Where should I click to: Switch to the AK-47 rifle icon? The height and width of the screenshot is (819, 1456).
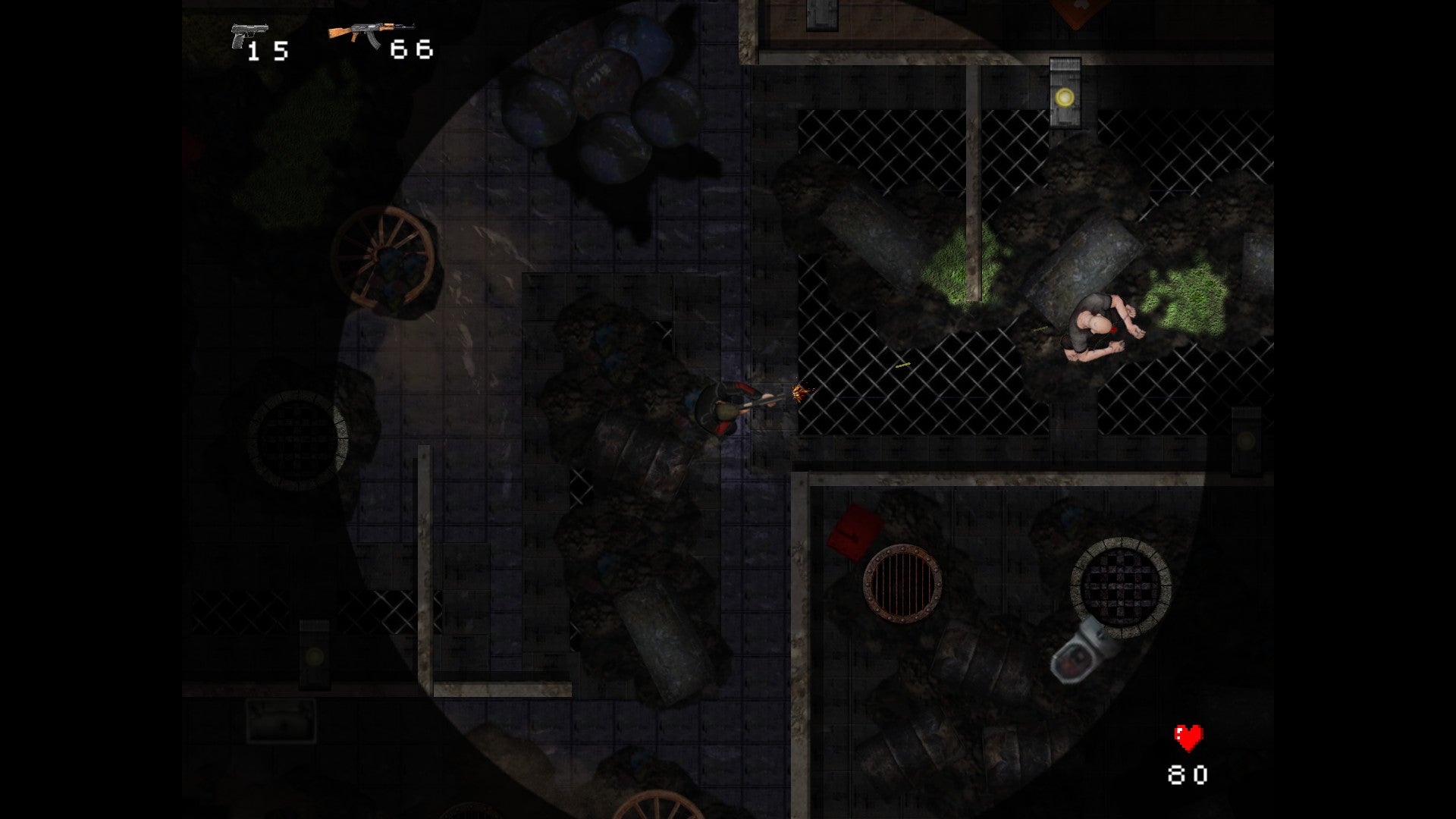pyautogui.click(x=369, y=34)
